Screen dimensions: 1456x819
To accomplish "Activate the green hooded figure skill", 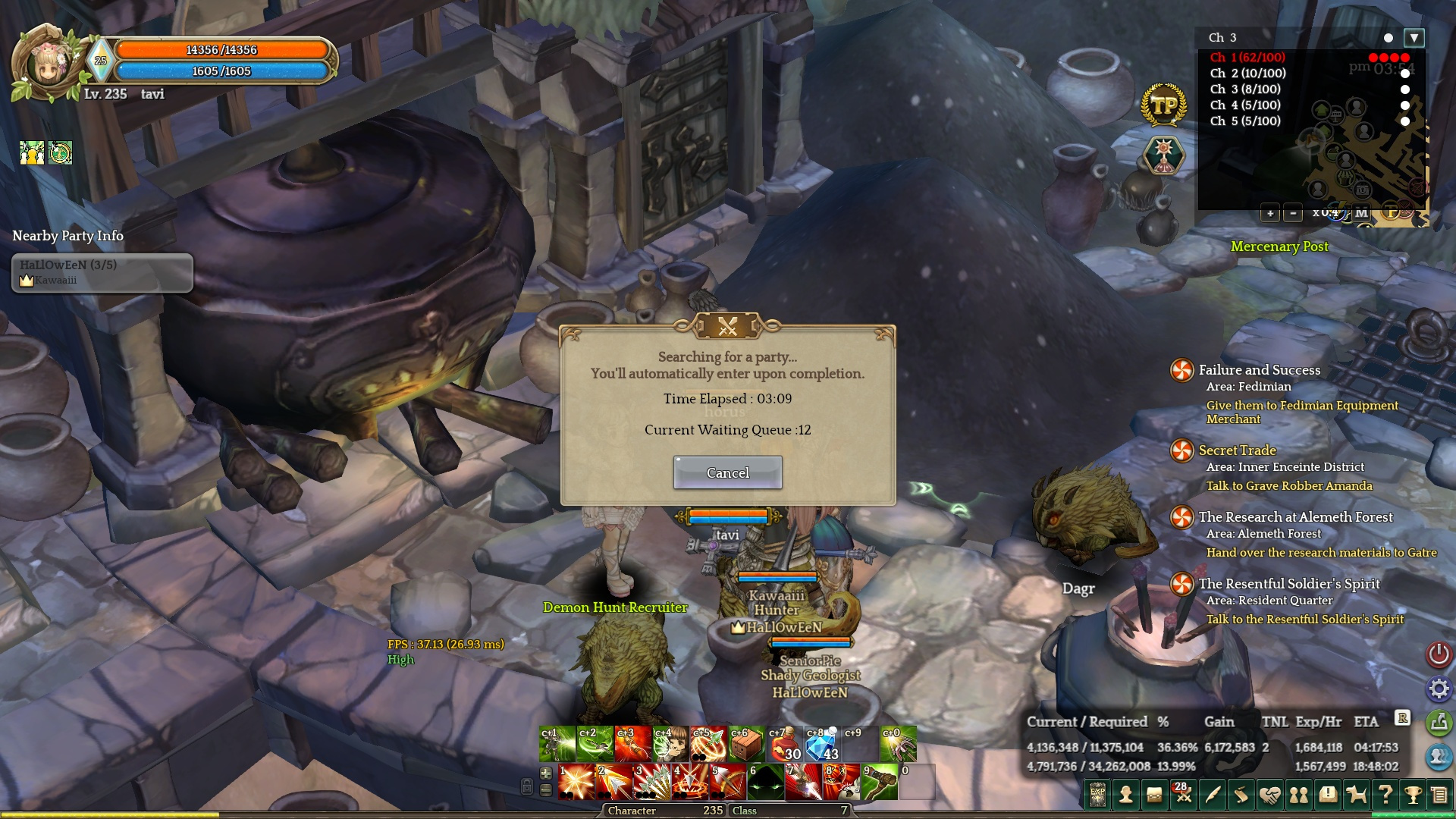I will point(765,782).
